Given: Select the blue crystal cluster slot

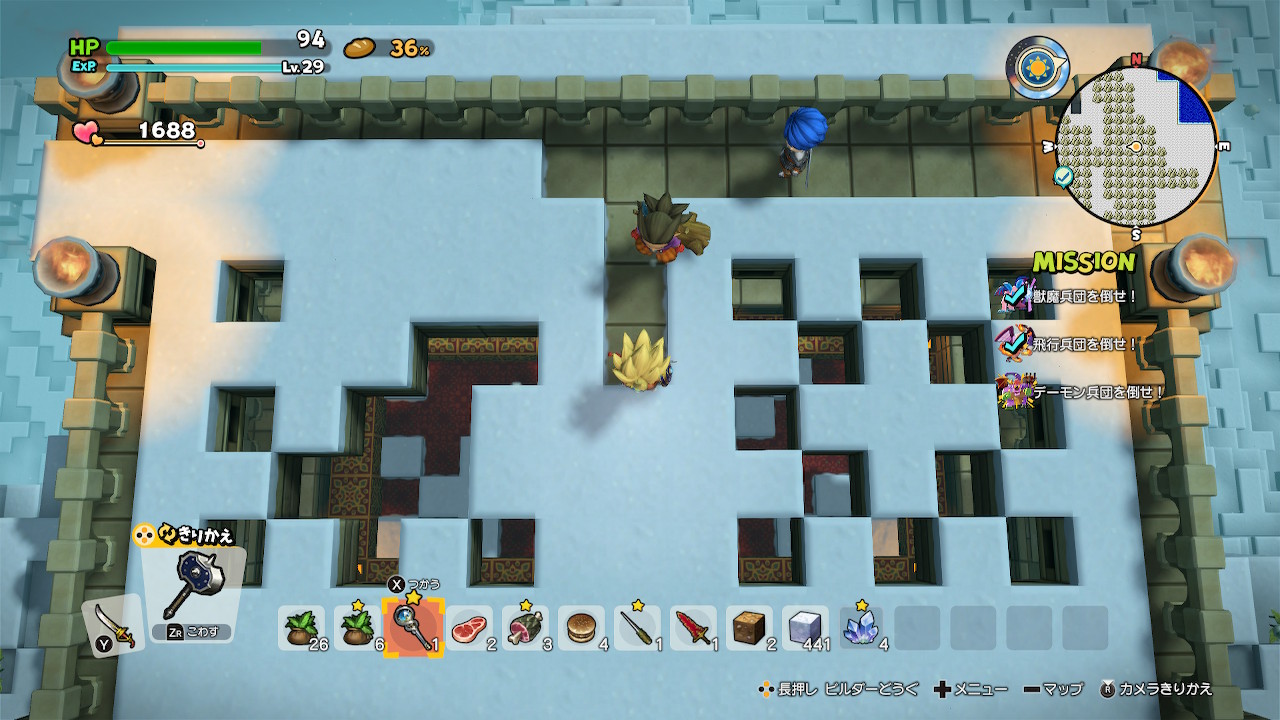Looking at the screenshot, I should pos(862,629).
